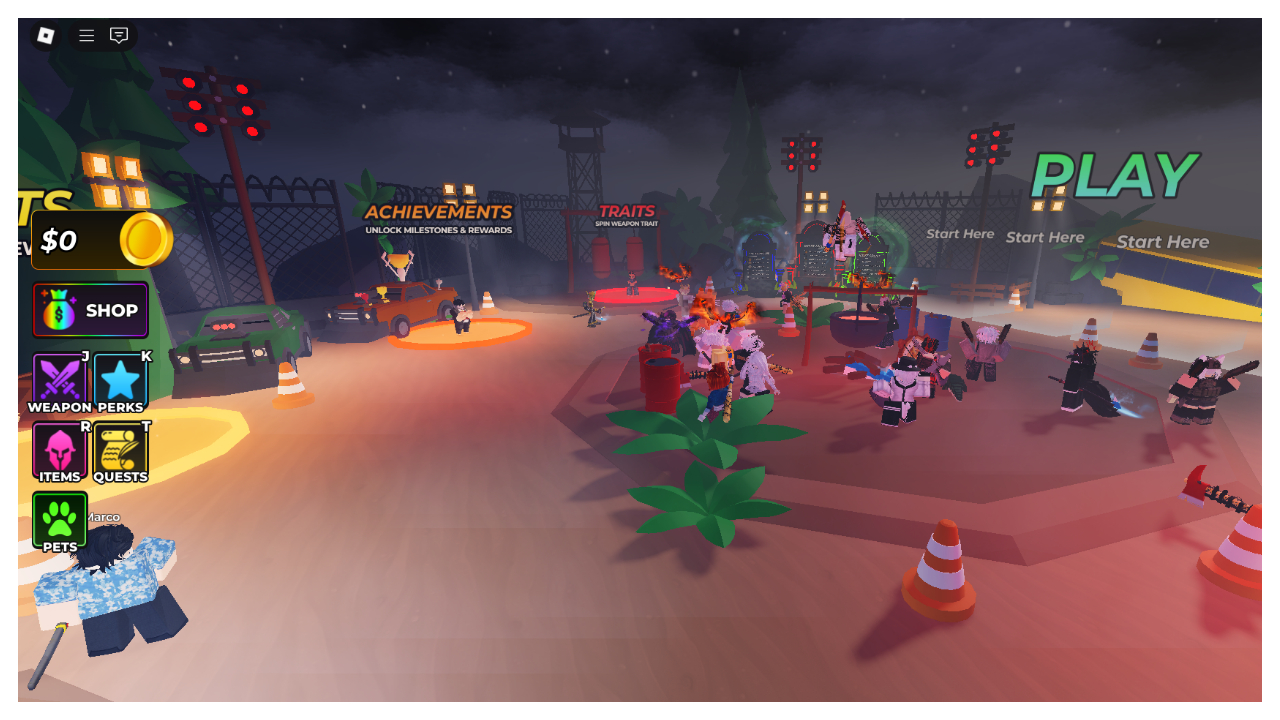Click the Marco player nametag

(x=103, y=515)
